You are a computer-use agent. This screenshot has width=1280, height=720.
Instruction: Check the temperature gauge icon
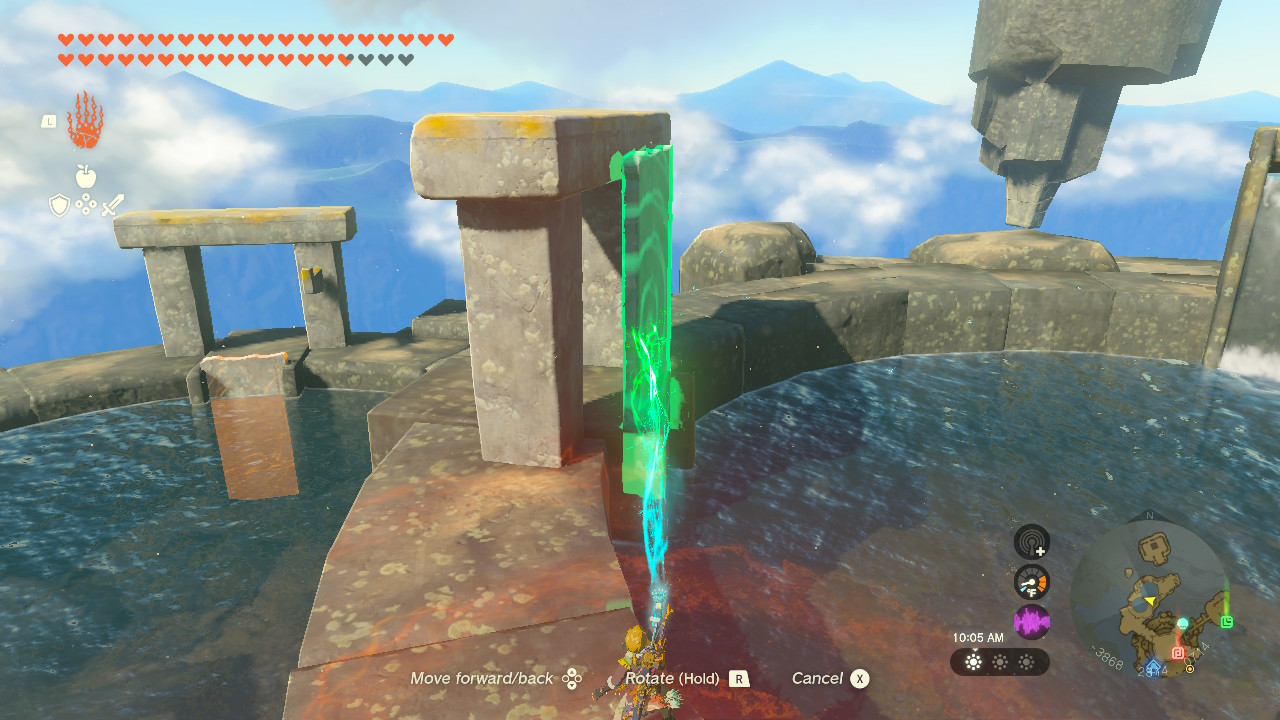(1032, 582)
